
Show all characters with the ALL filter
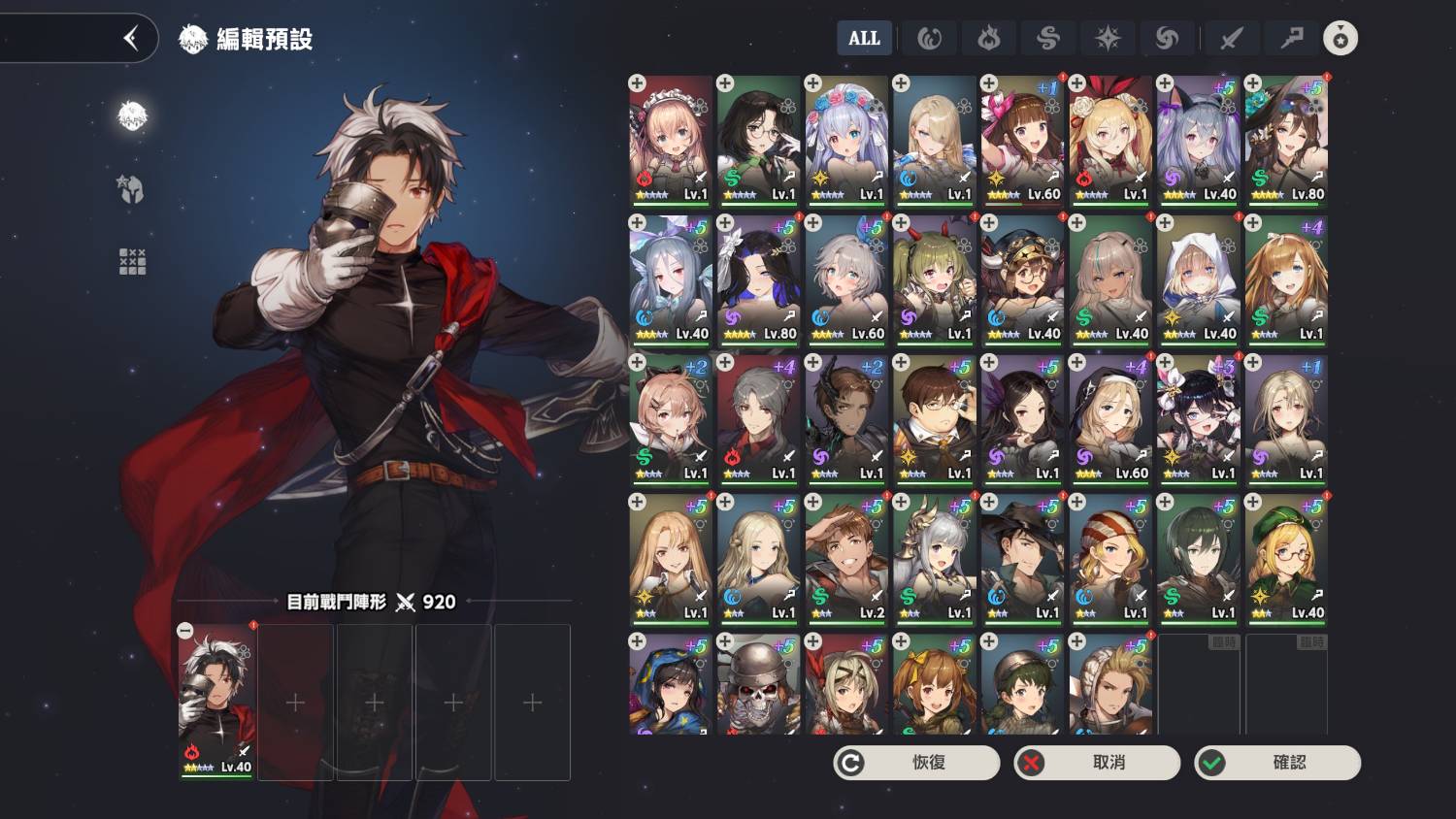click(x=864, y=39)
